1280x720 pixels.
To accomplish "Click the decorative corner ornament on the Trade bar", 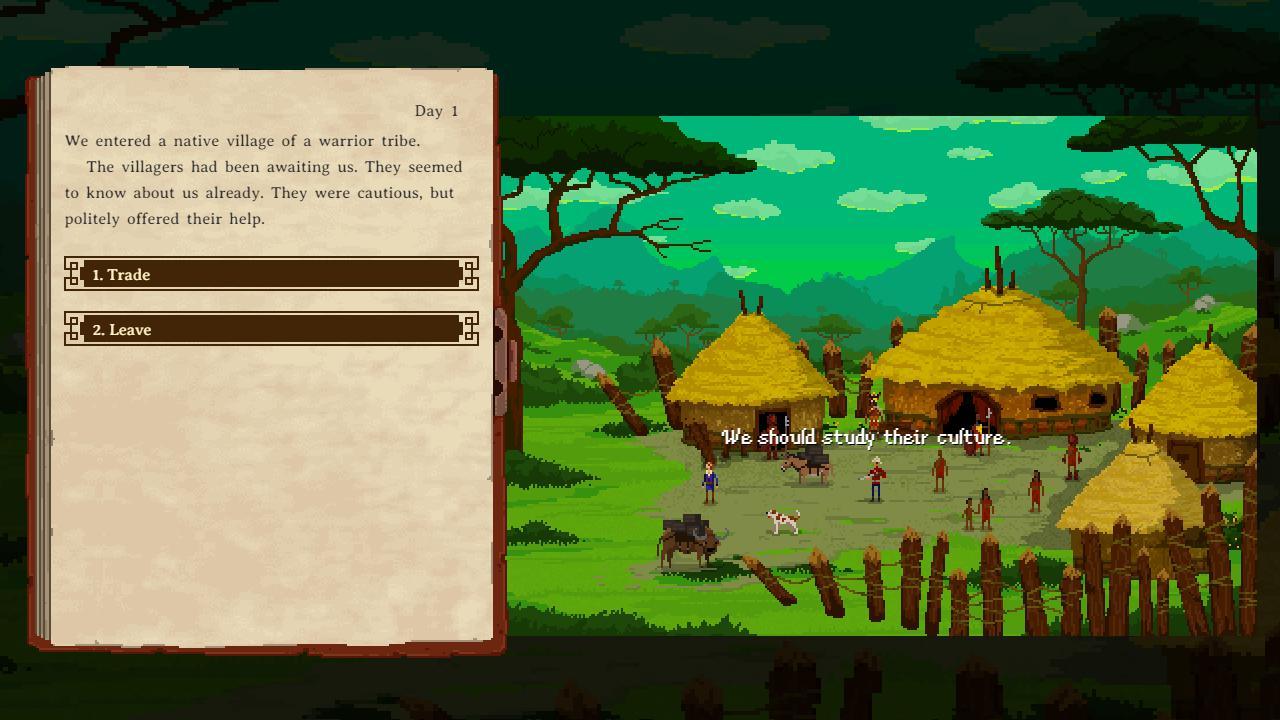I will [x=73, y=274].
